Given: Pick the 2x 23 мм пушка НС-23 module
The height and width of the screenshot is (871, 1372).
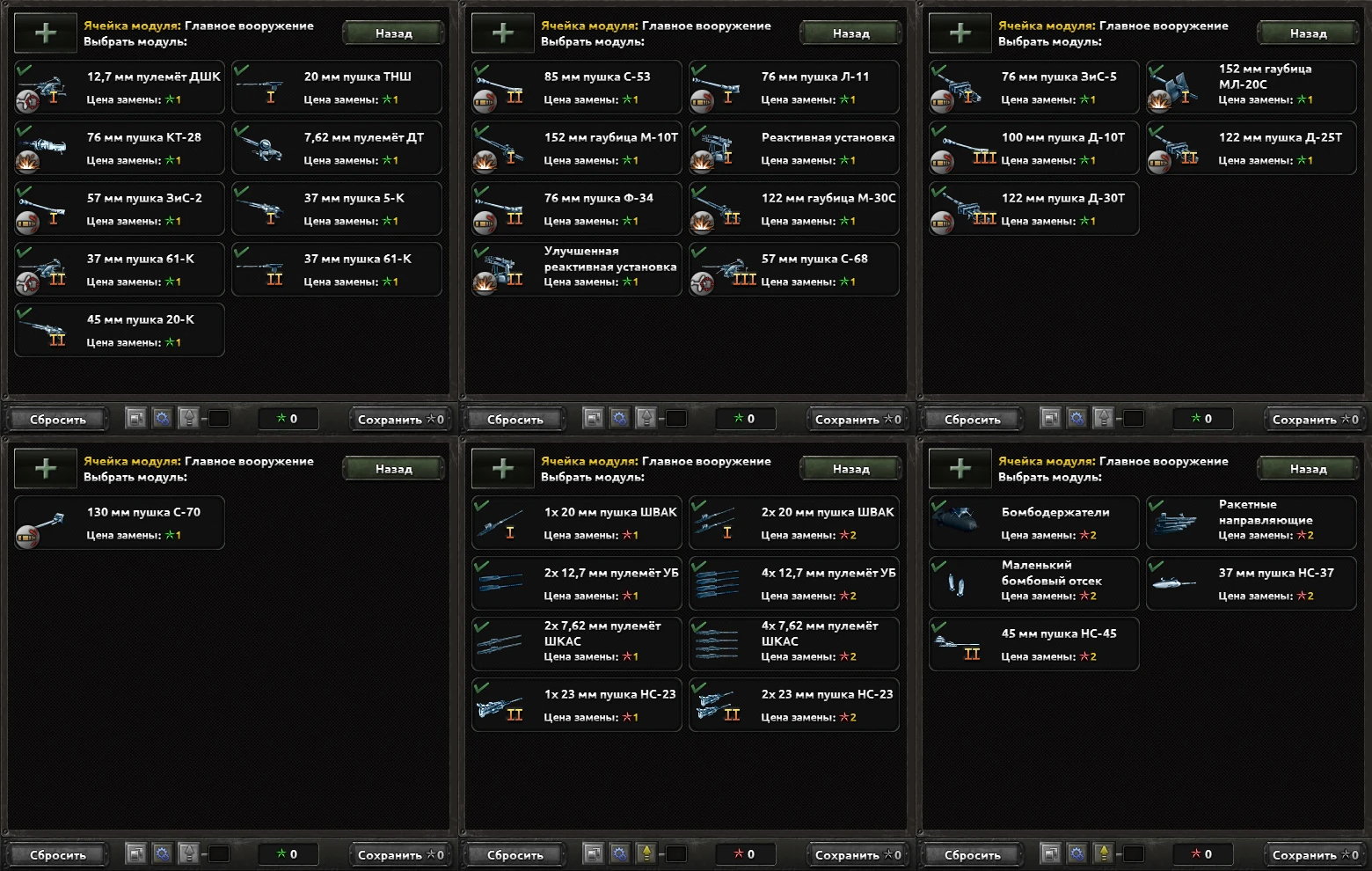Looking at the screenshot, I should pyautogui.click(x=793, y=704).
